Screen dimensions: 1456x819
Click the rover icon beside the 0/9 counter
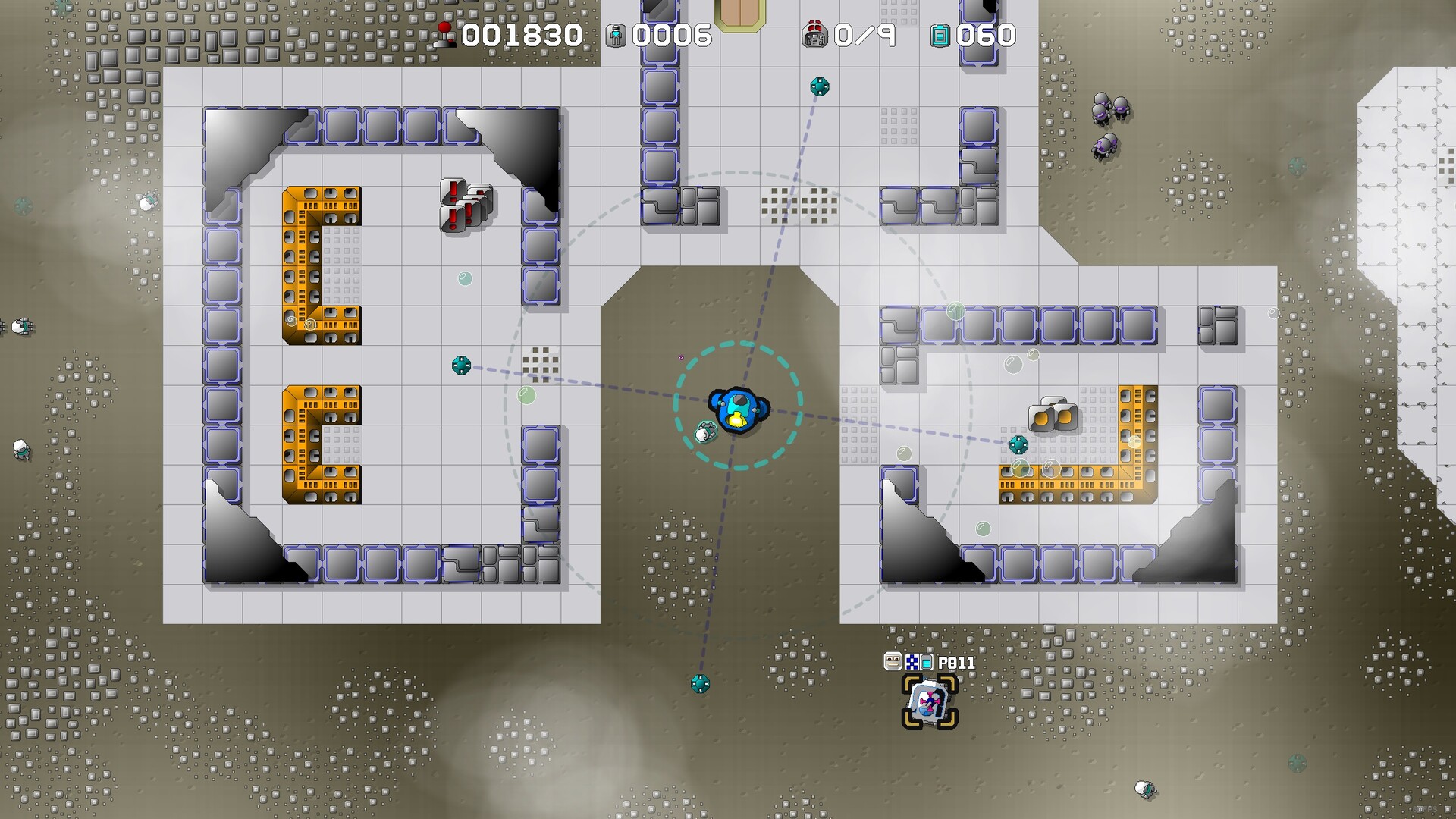pyautogui.click(x=816, y=33)
